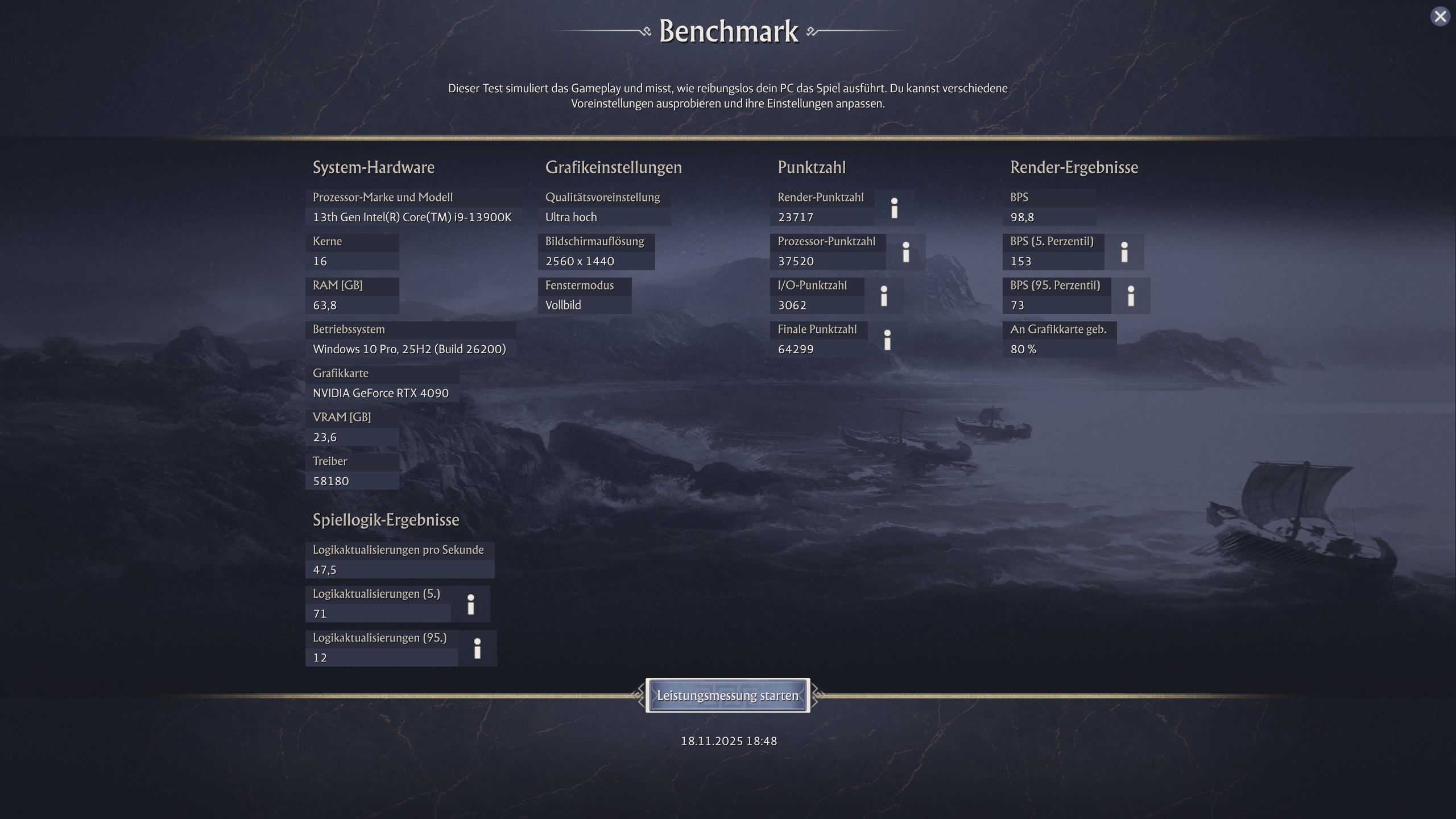Click the info icon beside Prozessor-Punktzahl
The image size is (1456, 819).
click(x=905, y=251)
